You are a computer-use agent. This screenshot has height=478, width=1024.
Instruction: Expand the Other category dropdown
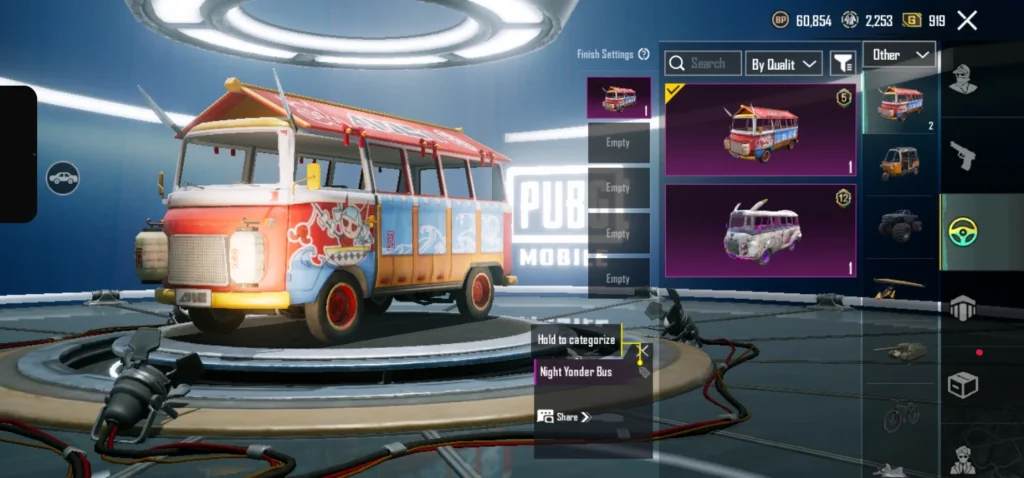899,54
